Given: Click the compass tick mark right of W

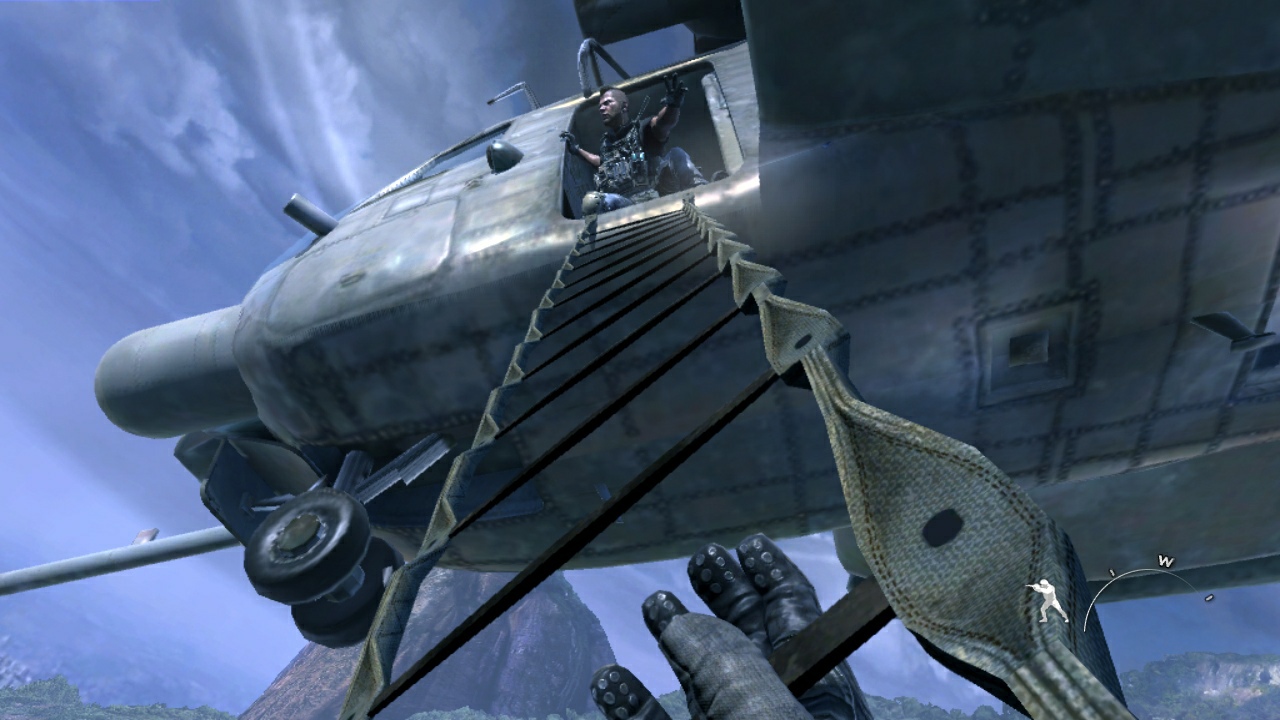Looking at the screenshot, I should [x=1209, y=598].
